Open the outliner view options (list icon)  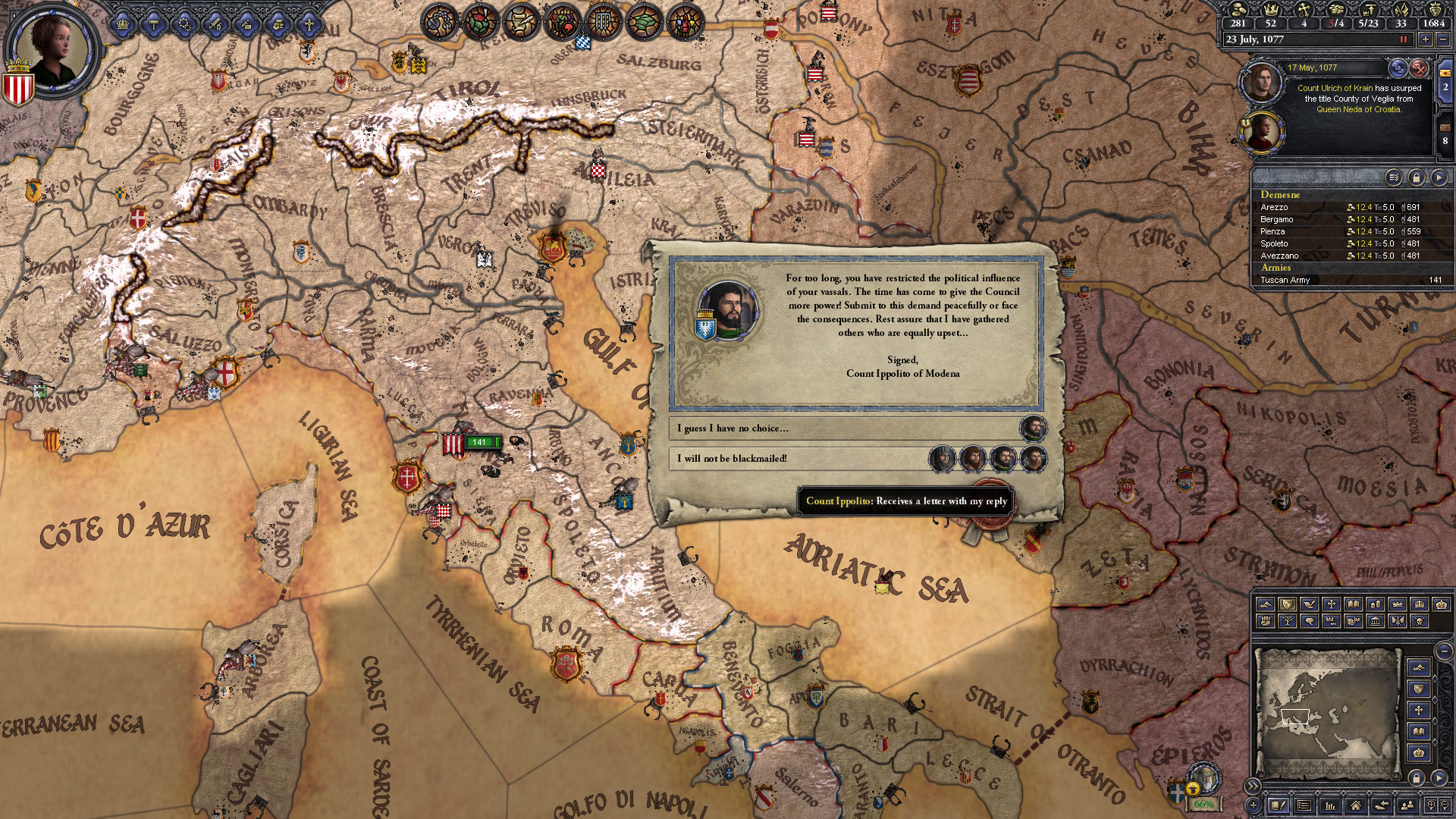tap(1393, 177)
